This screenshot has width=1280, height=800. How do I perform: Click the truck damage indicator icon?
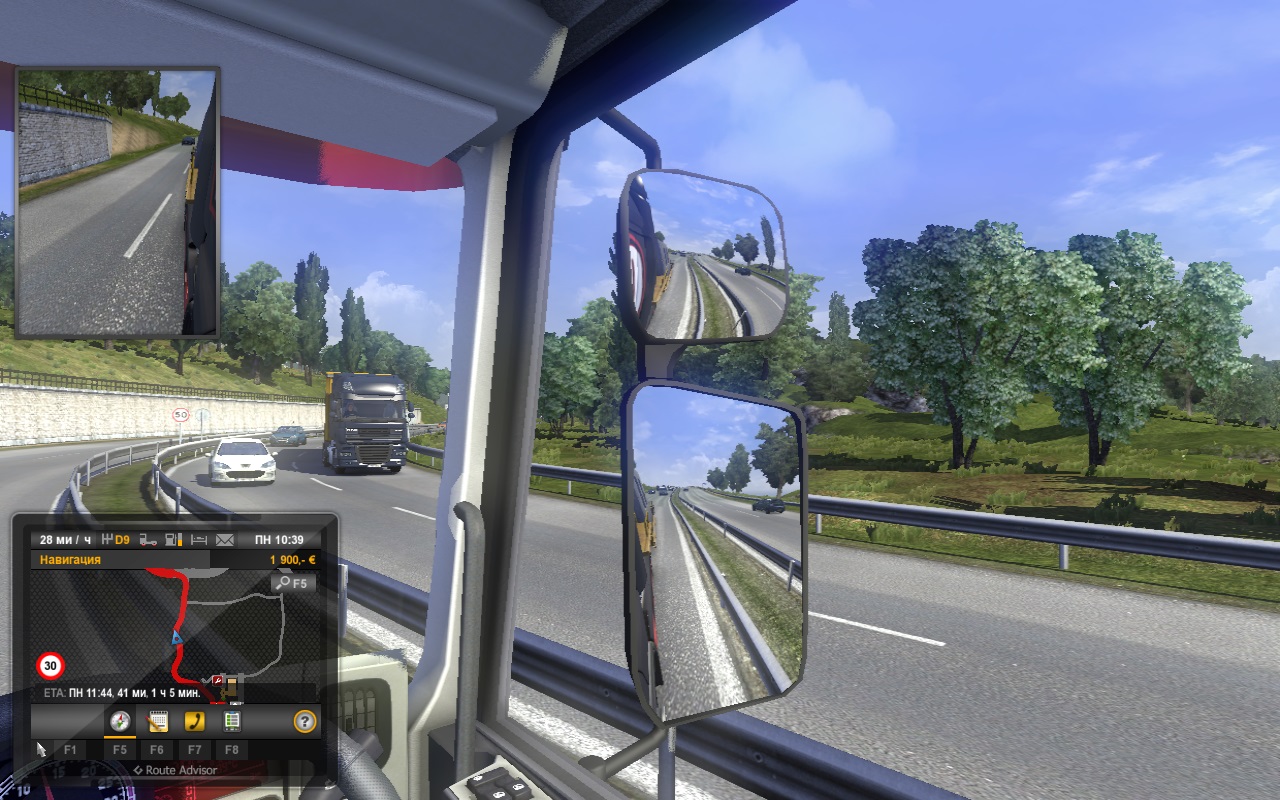pyautogui.click(x=148, y=540)
